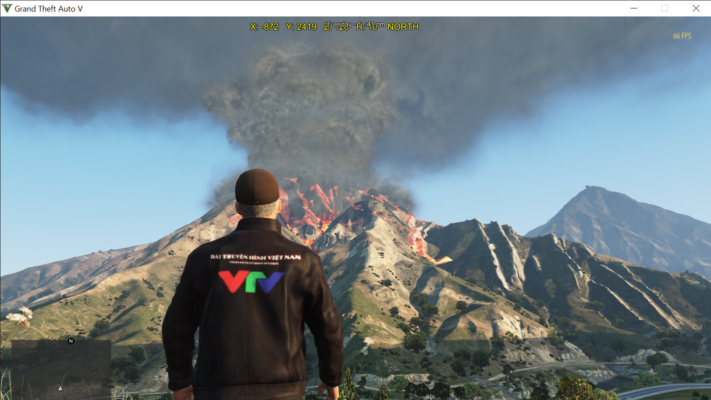The width and height of the screenshot is (711, 400).
Task: Close the Grand Theft Auto V window
Action: (695, 8)
